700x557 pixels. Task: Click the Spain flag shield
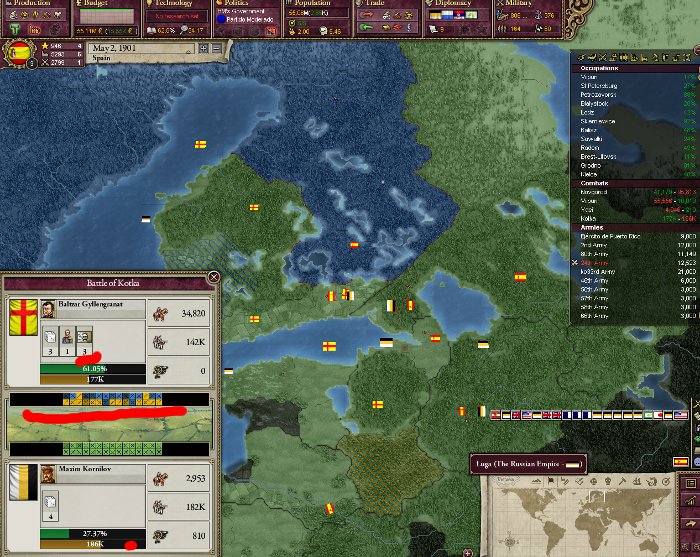18,52
